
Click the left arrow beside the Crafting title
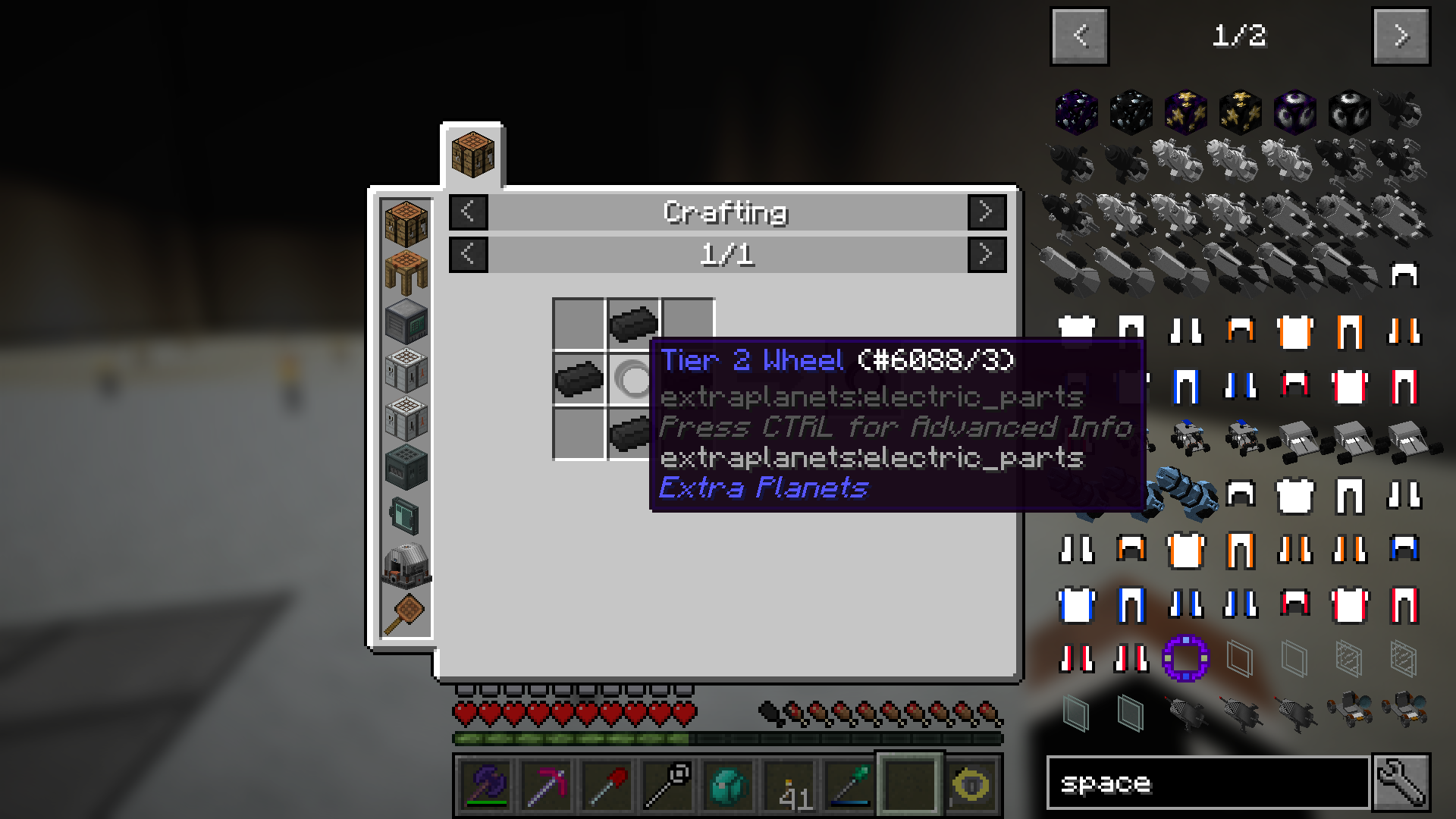tap(468, 213)
